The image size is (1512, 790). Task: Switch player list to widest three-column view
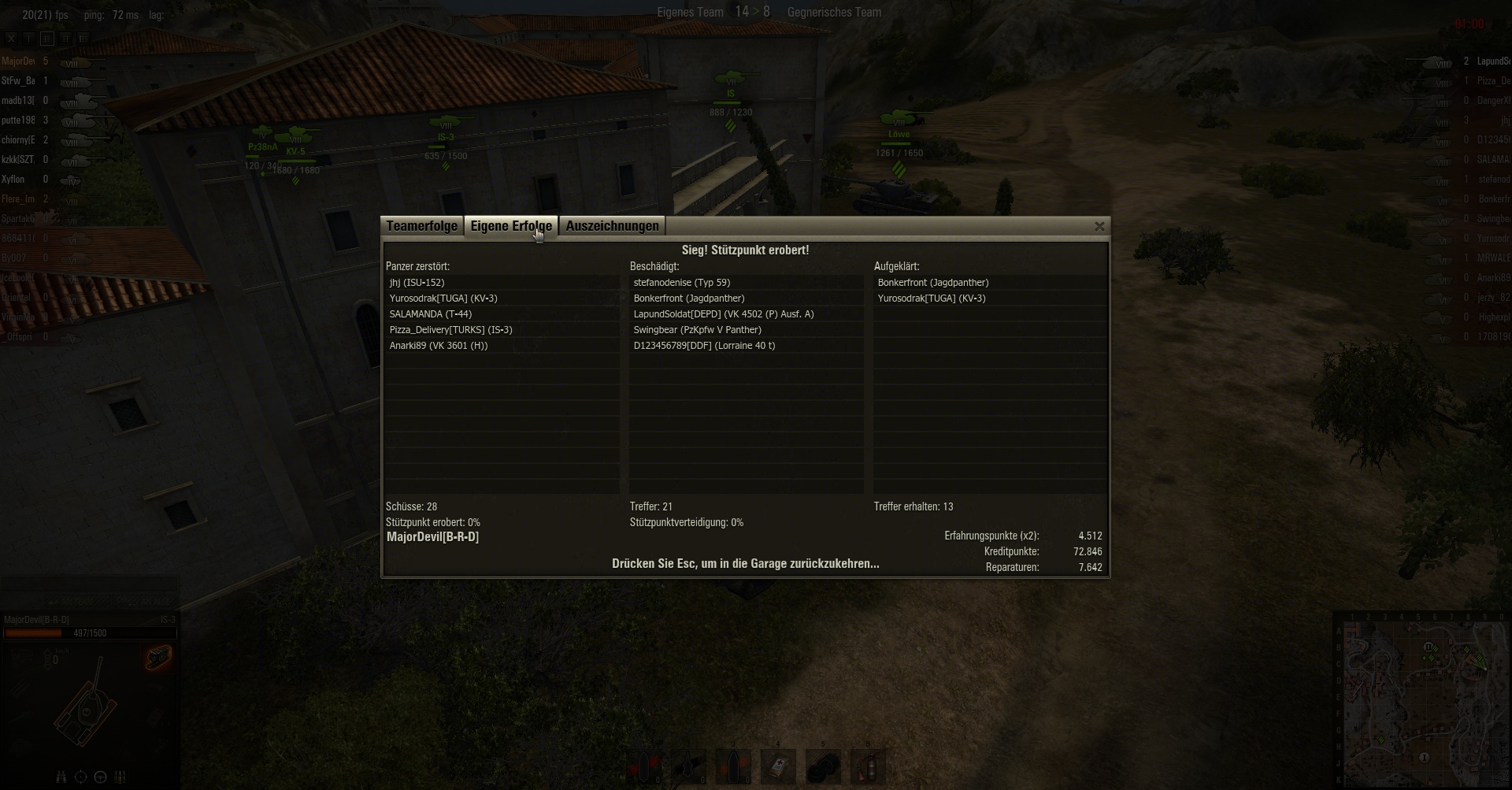pos(83,39)
